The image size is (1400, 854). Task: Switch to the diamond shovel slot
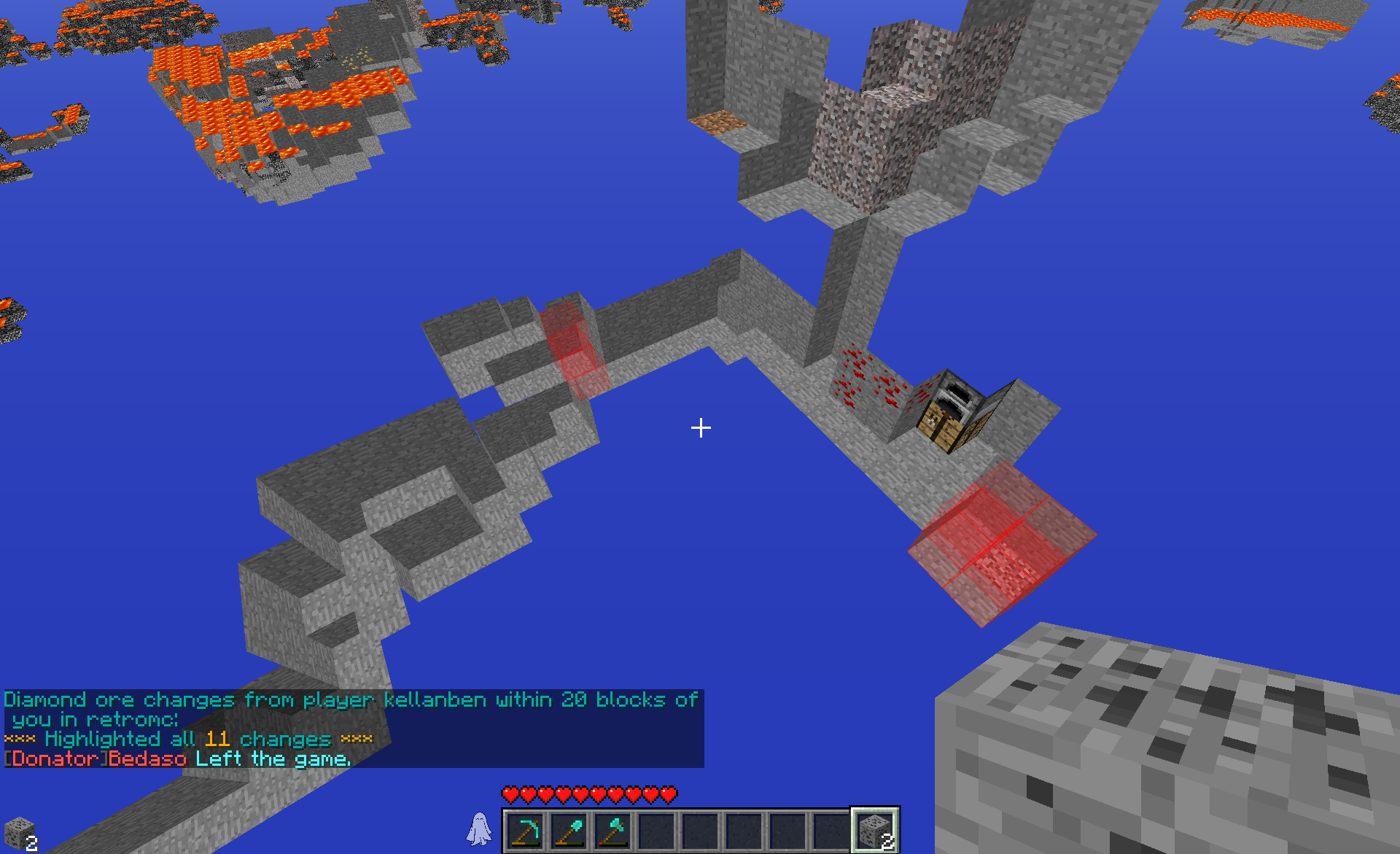pos(569,830)
